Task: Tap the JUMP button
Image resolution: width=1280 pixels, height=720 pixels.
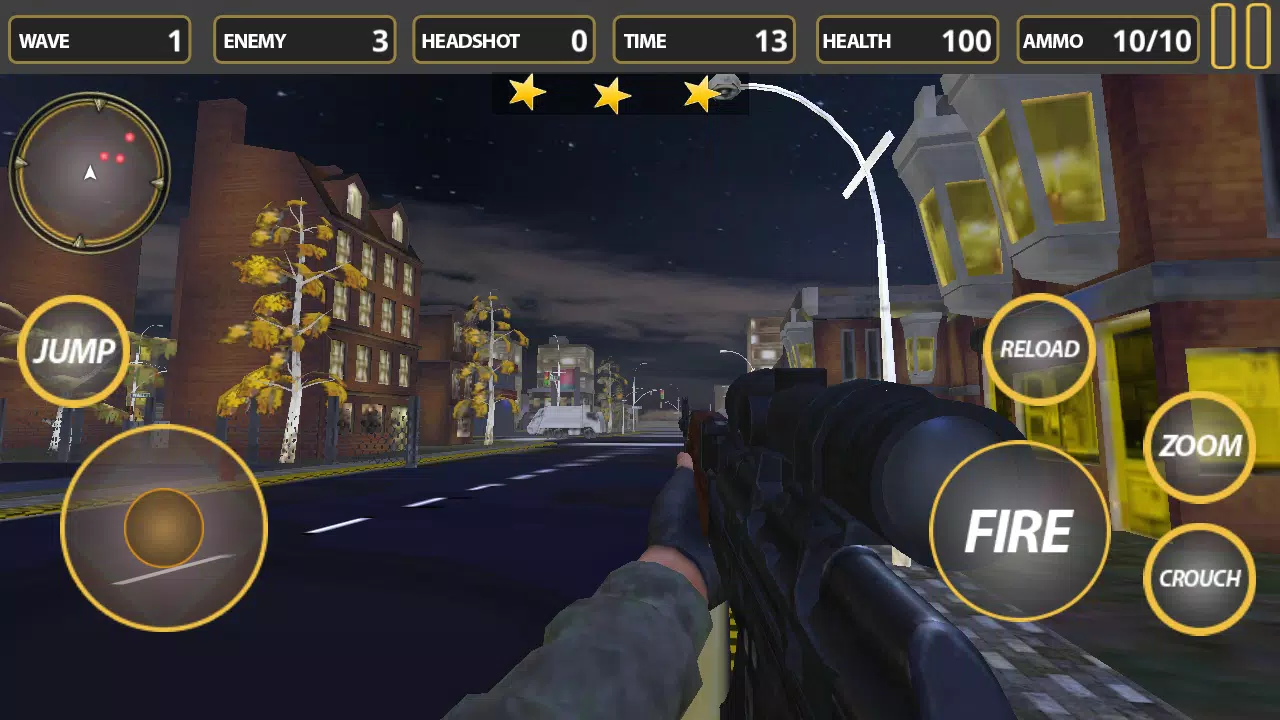Action: pos(74,351)
